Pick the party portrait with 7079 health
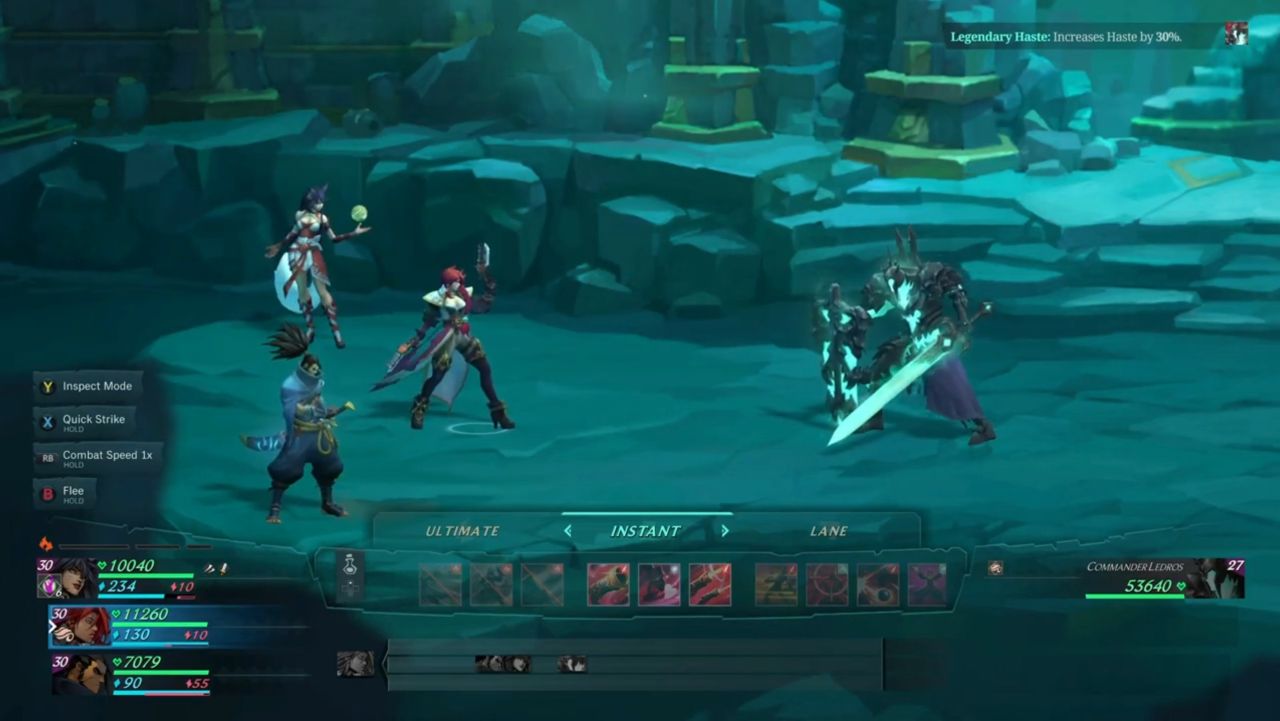 point(79,674)
